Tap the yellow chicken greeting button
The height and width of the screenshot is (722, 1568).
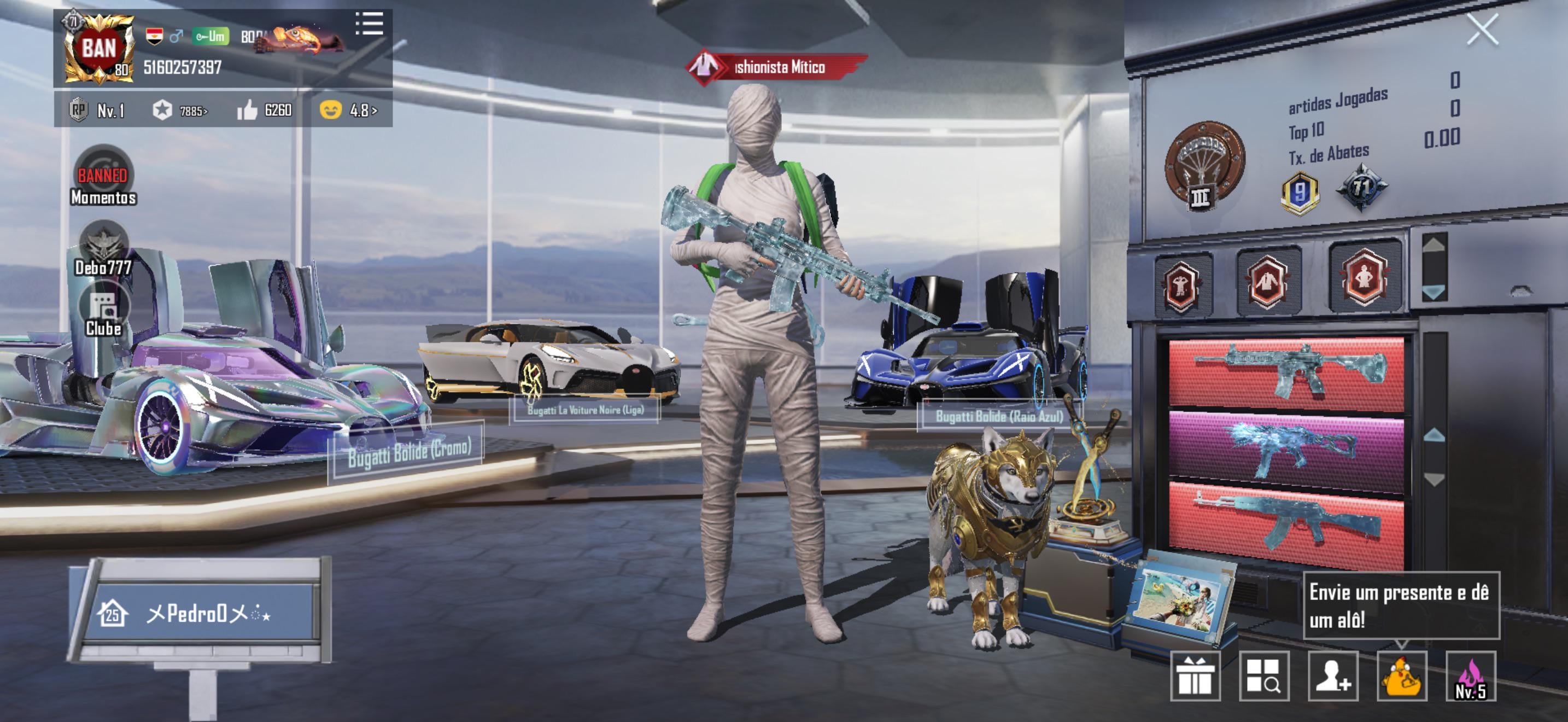(x=1401, y=676)
